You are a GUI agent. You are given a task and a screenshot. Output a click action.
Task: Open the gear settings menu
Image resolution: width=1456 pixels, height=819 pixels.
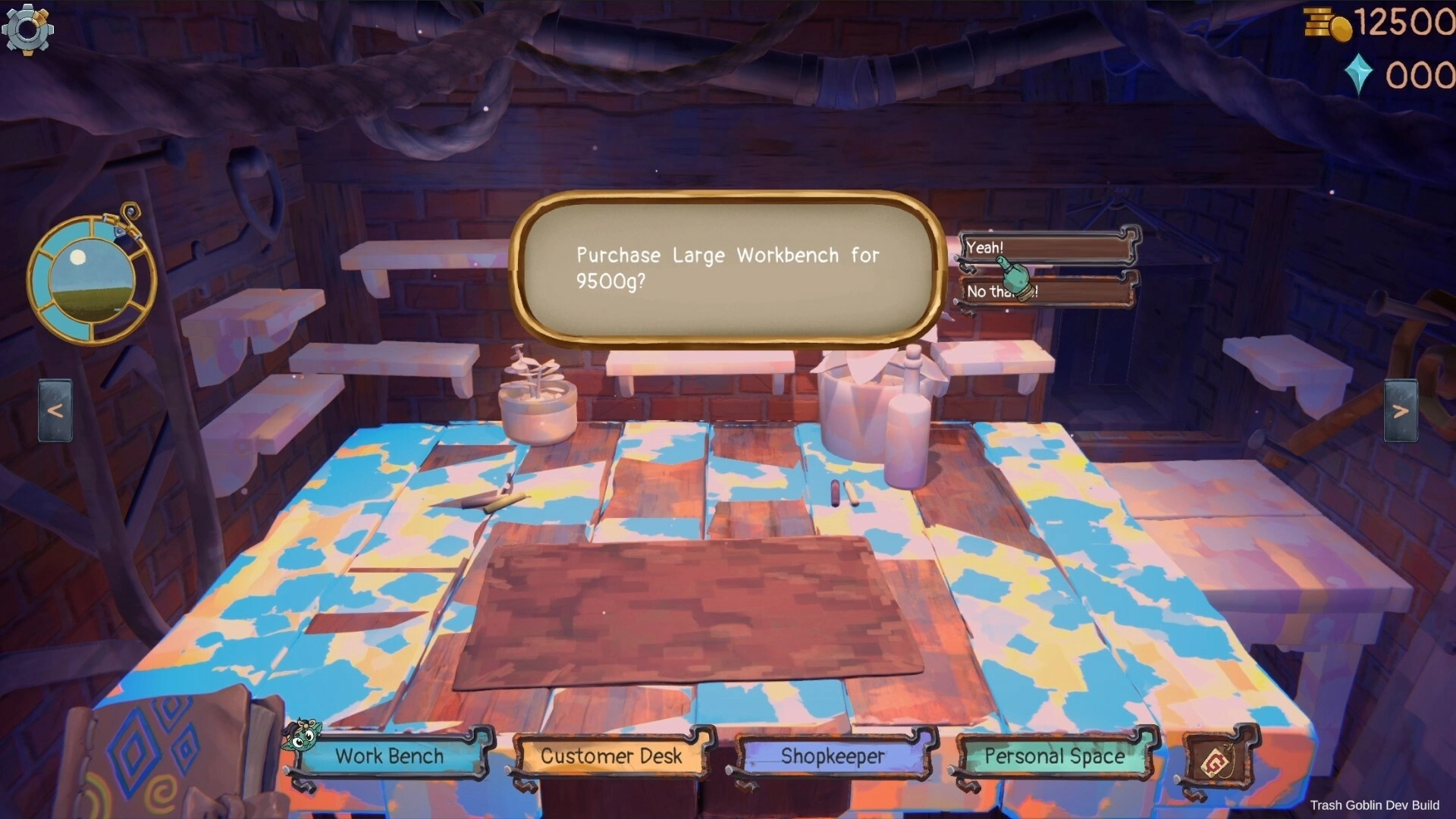tap(27, 29)
